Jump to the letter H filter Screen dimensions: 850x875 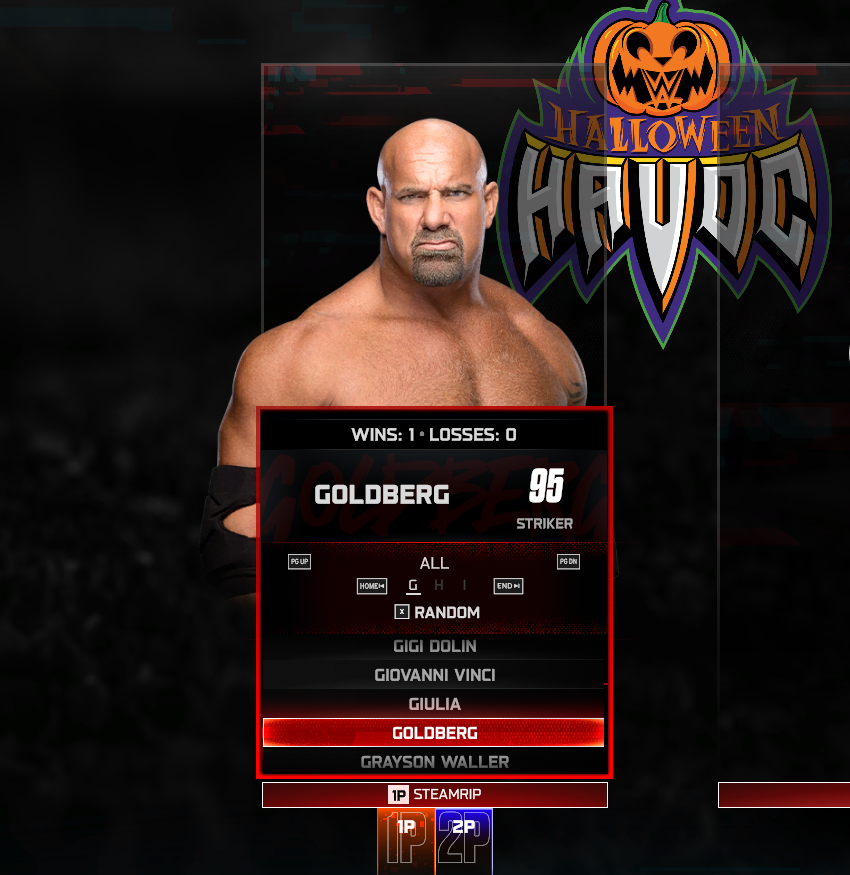coord(439,586)
